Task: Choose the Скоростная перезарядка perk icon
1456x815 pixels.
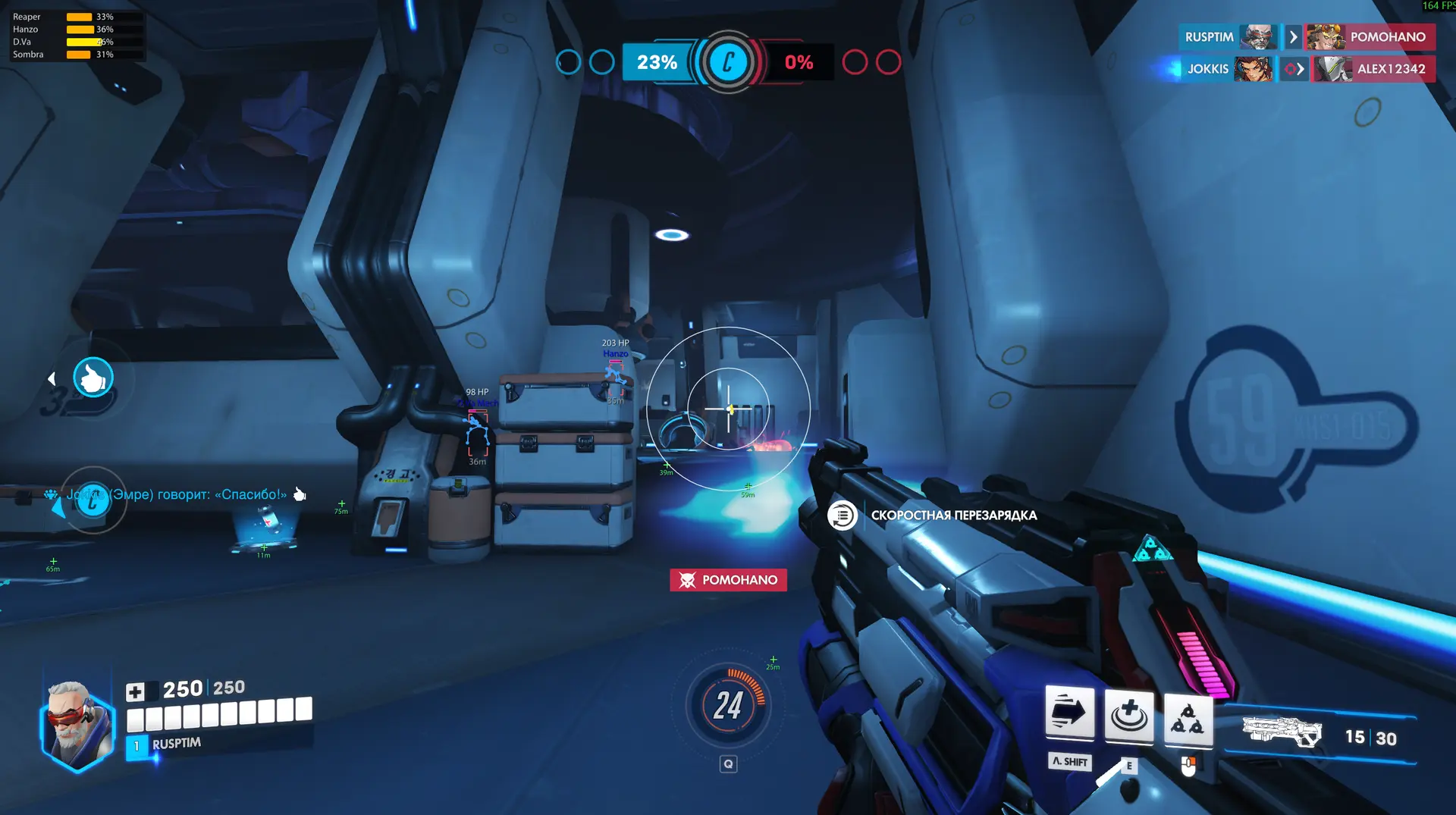Action: click(x=842, y=516)
